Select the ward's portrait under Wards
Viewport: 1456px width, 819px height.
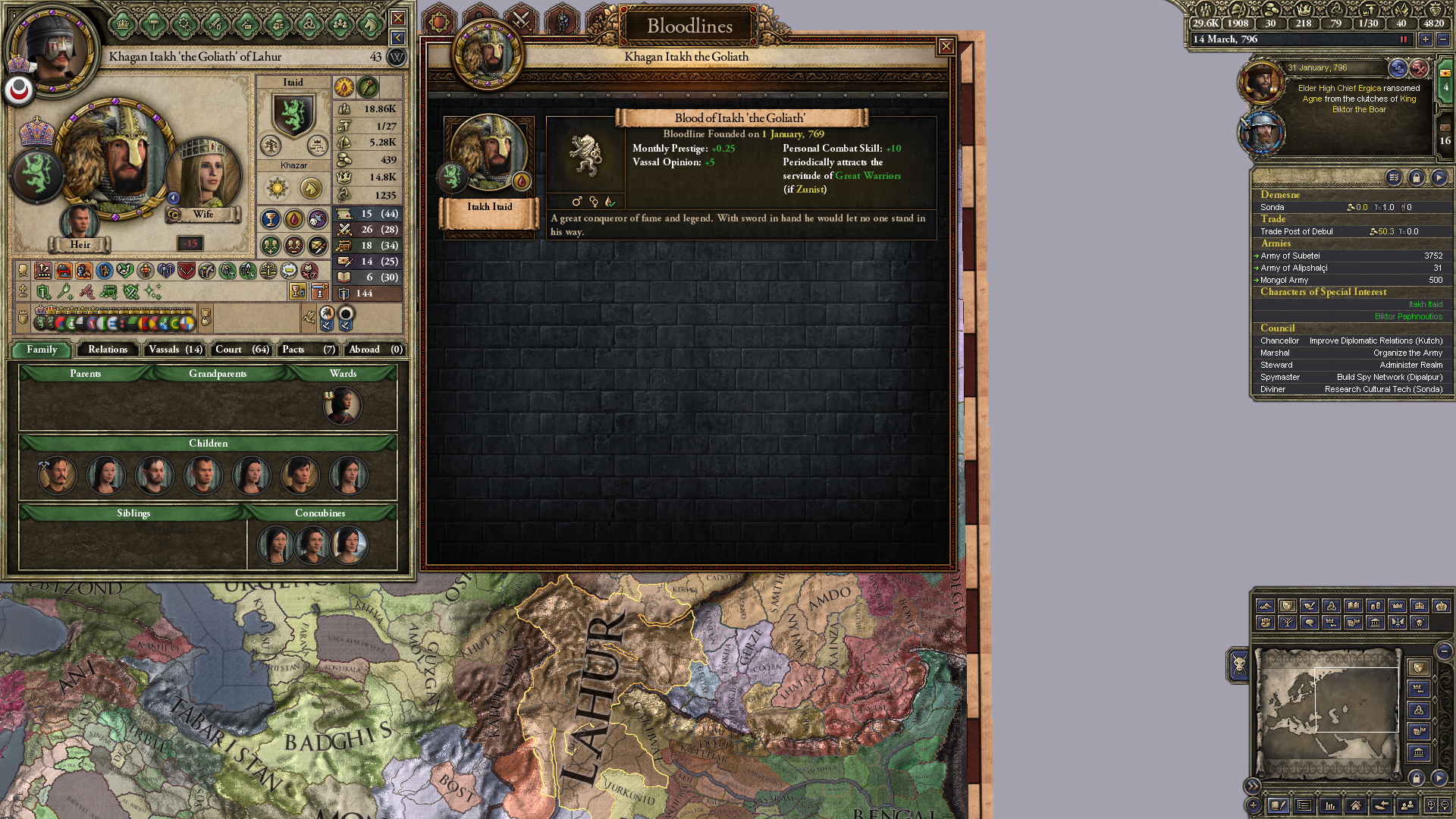pos(342,406)
